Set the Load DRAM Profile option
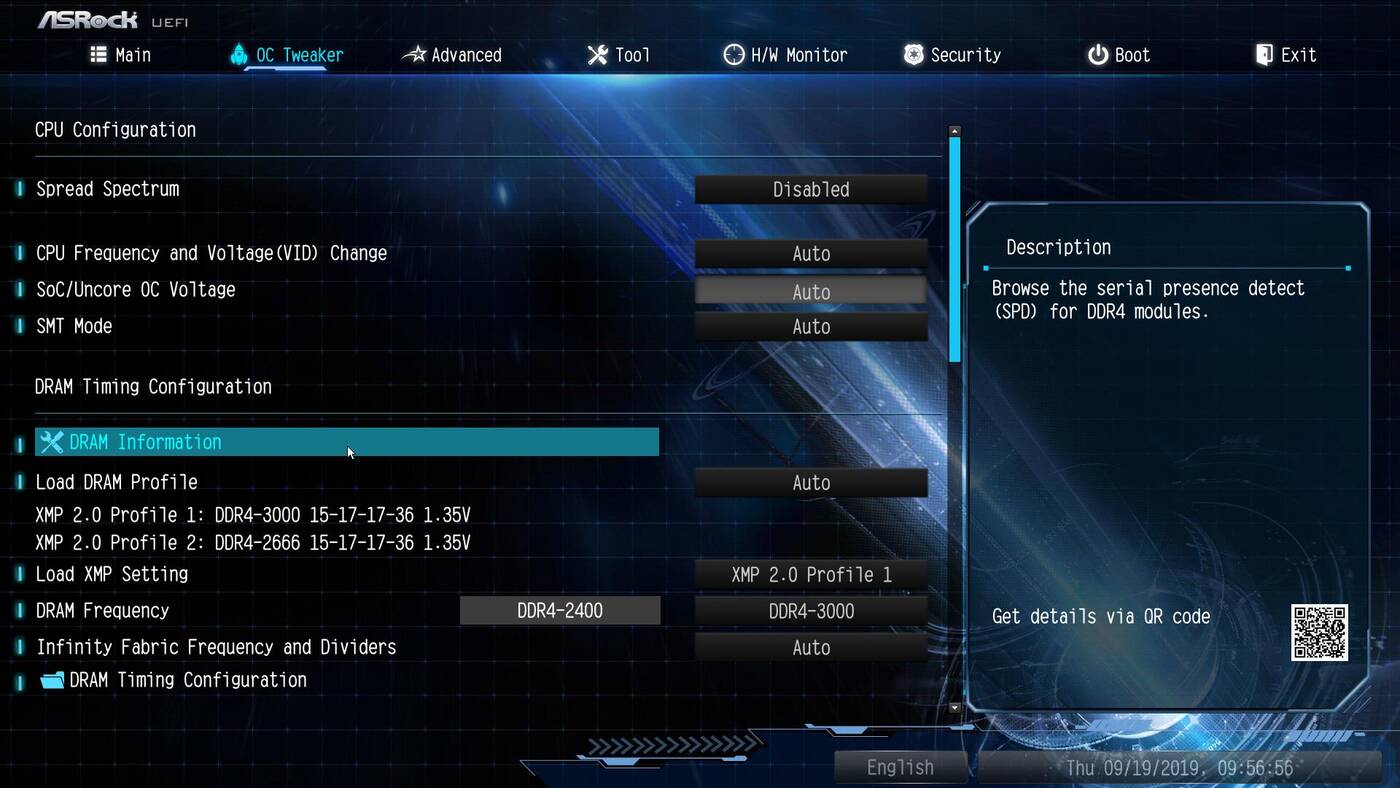Screen dimensions: 1400x788 811,483
